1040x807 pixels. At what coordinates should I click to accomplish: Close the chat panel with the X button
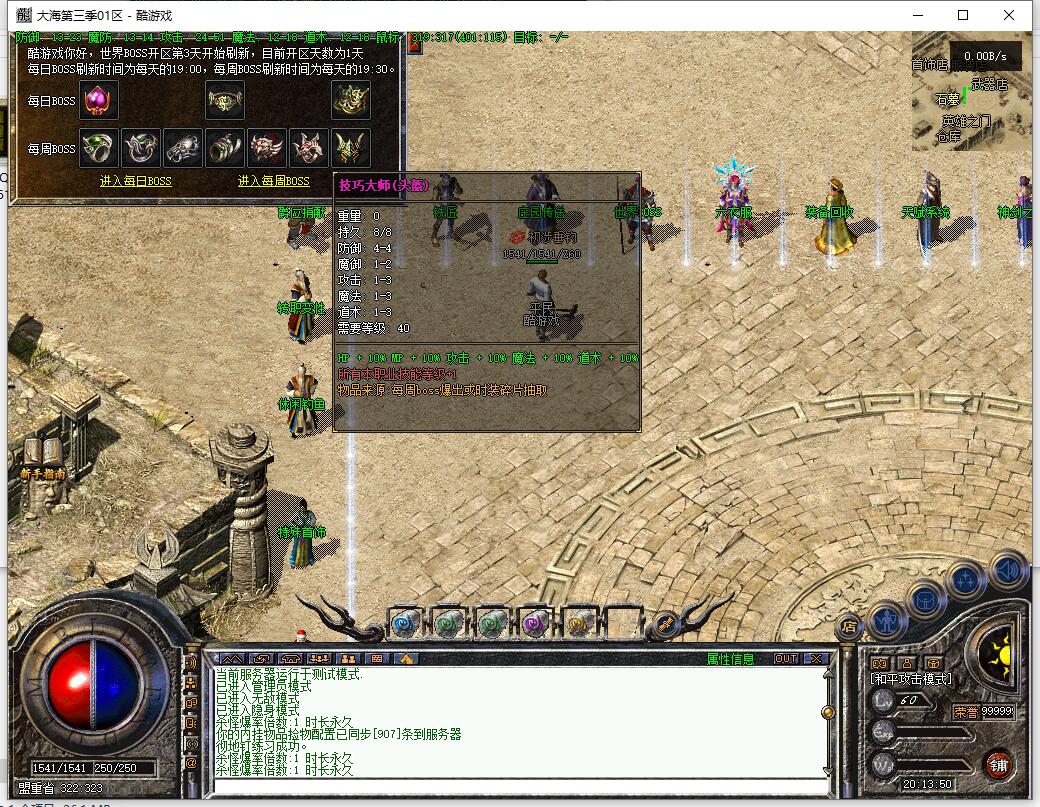[816, 659]
